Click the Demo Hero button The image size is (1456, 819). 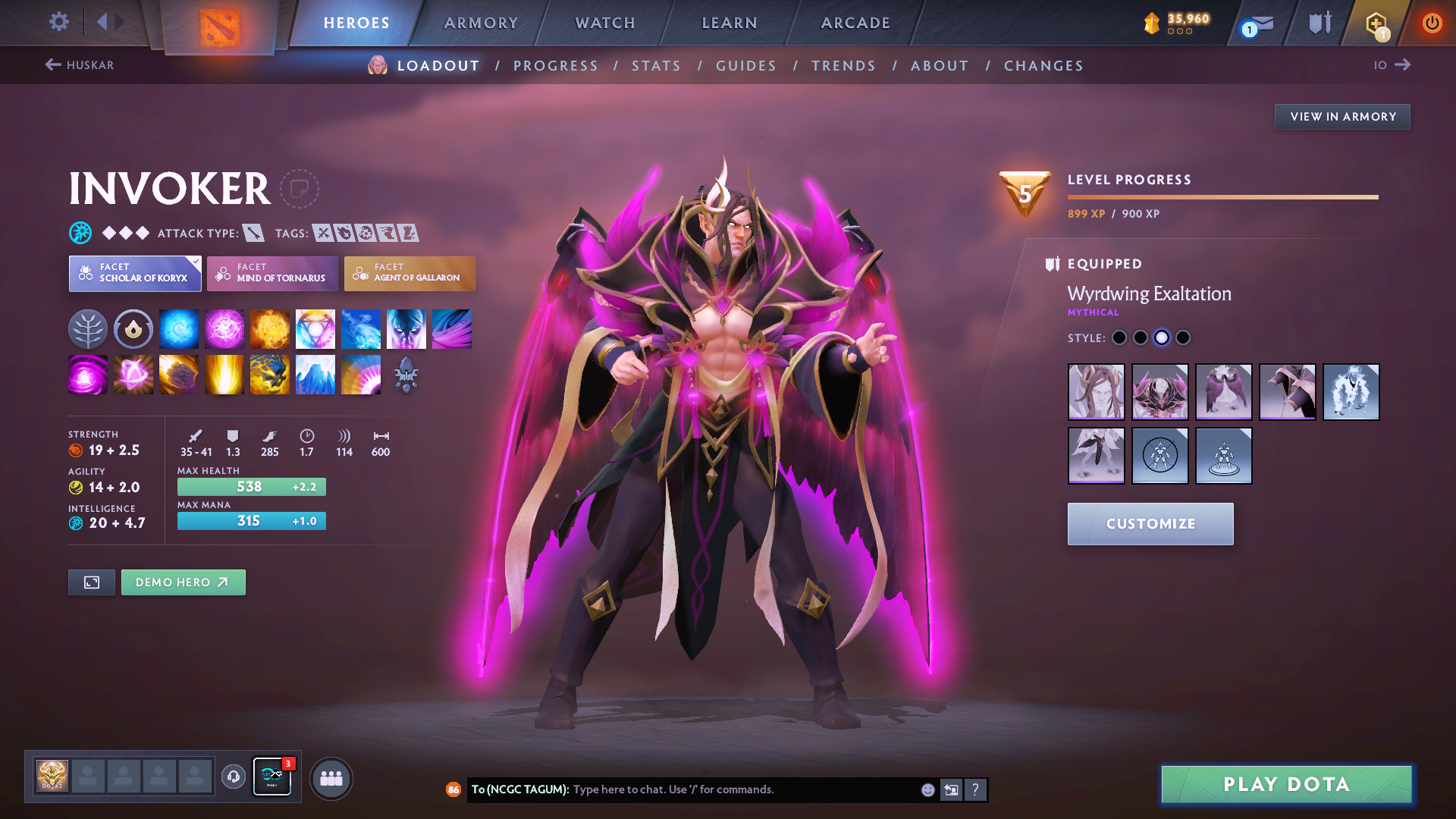(x=183, y=582)
